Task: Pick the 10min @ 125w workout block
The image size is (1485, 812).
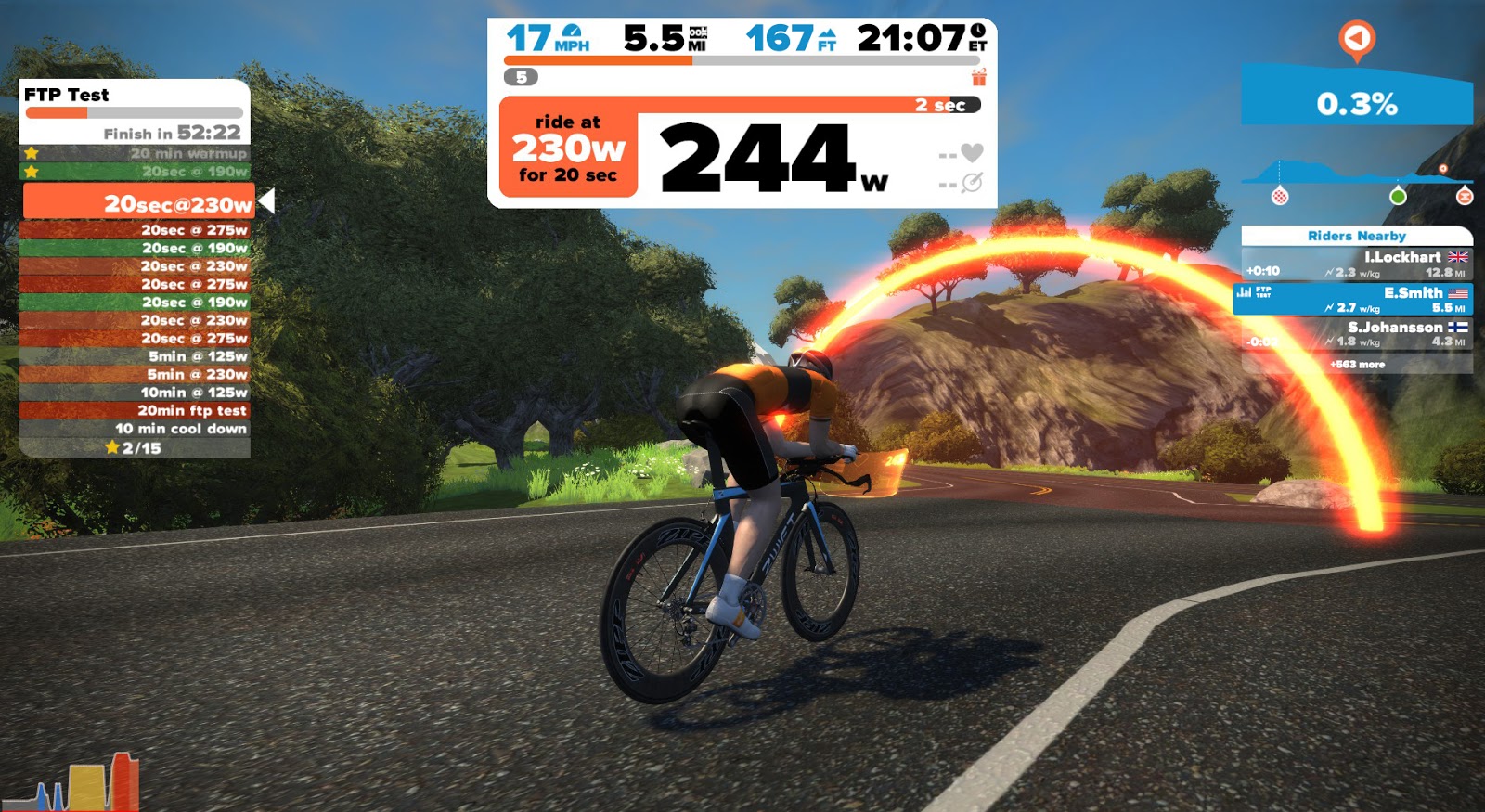Action: tap(136, 393)
